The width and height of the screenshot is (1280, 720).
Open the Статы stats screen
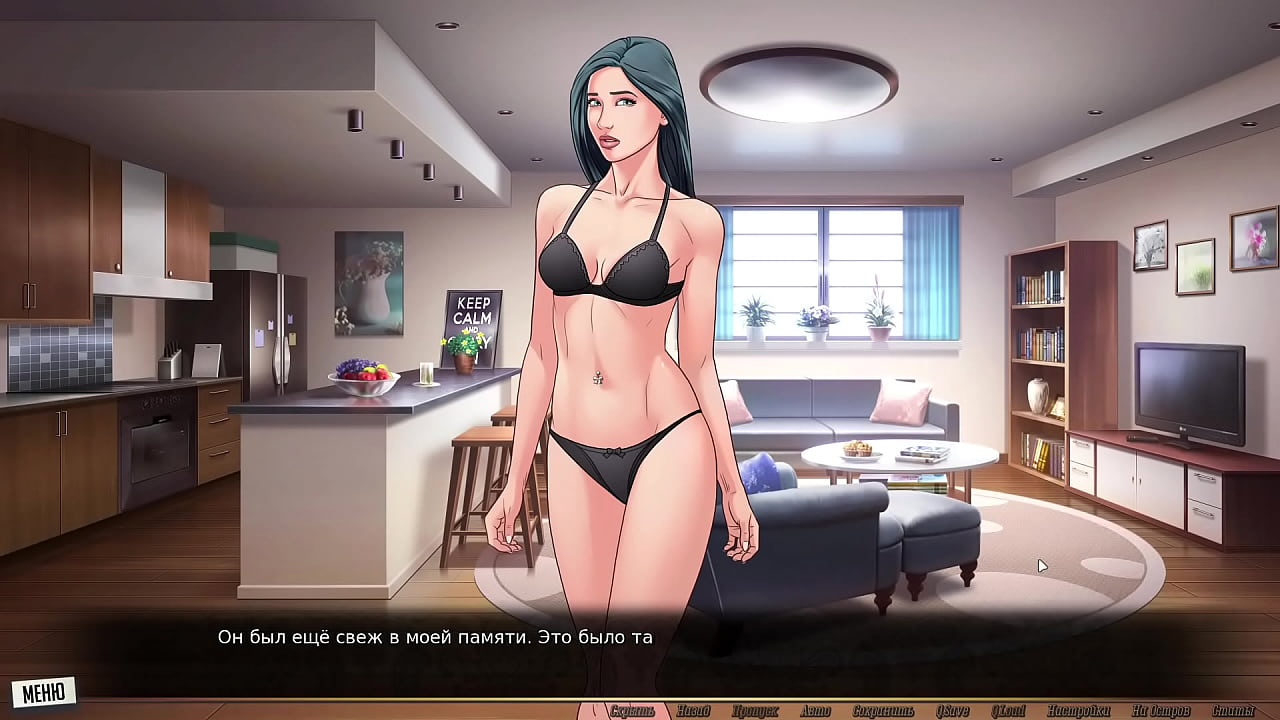1233,711
